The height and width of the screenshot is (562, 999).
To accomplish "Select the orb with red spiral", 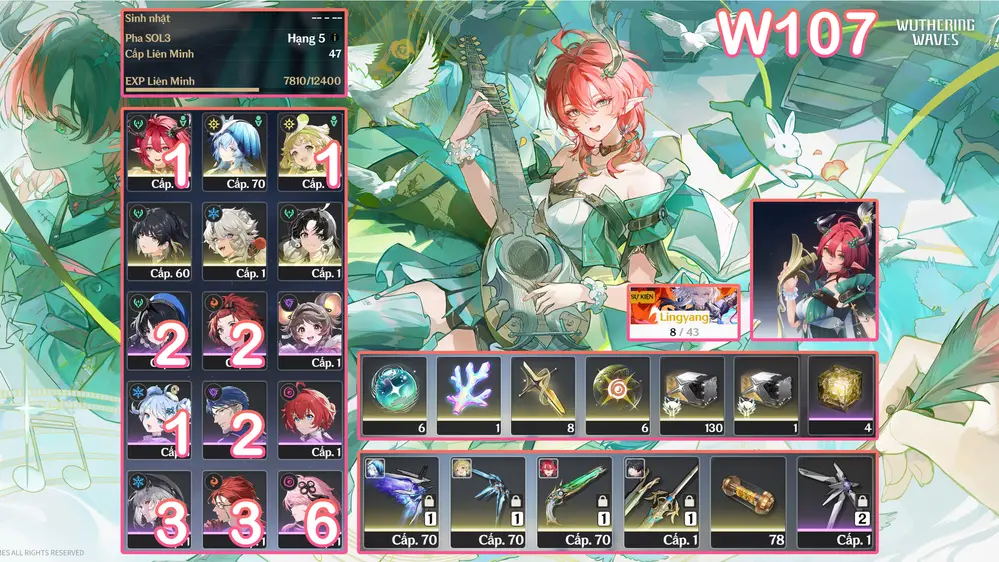I will click(617, 396).
